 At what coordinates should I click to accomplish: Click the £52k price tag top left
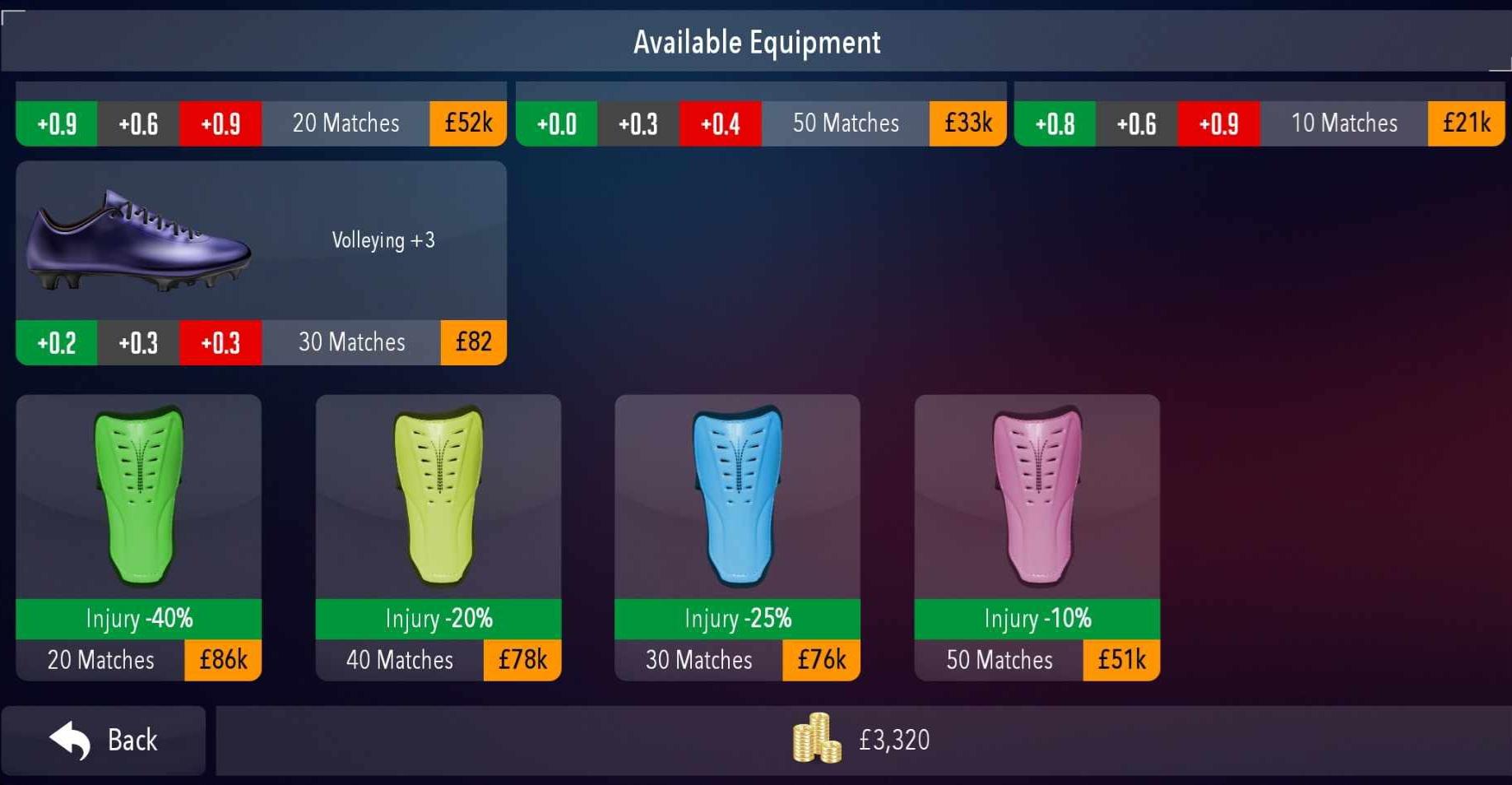point(467,123)
